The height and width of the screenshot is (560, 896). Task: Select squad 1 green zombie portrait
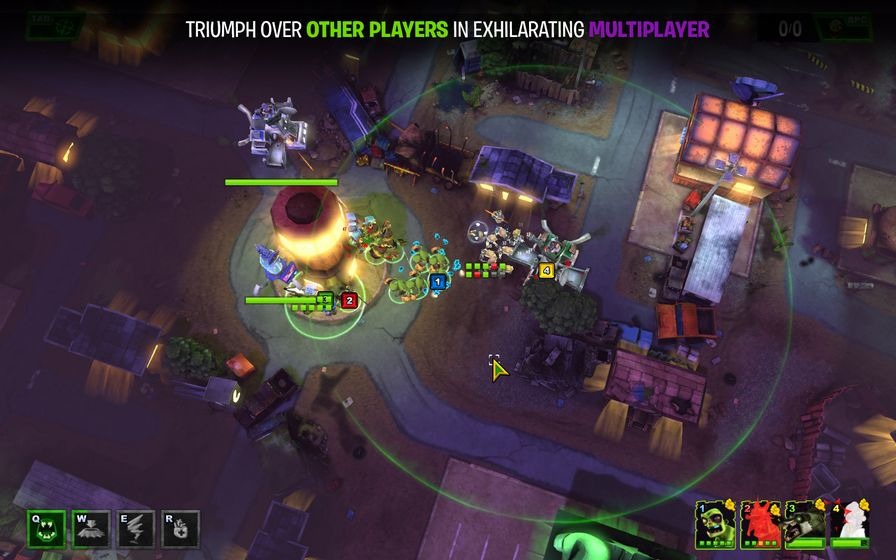tap(715, 523)
